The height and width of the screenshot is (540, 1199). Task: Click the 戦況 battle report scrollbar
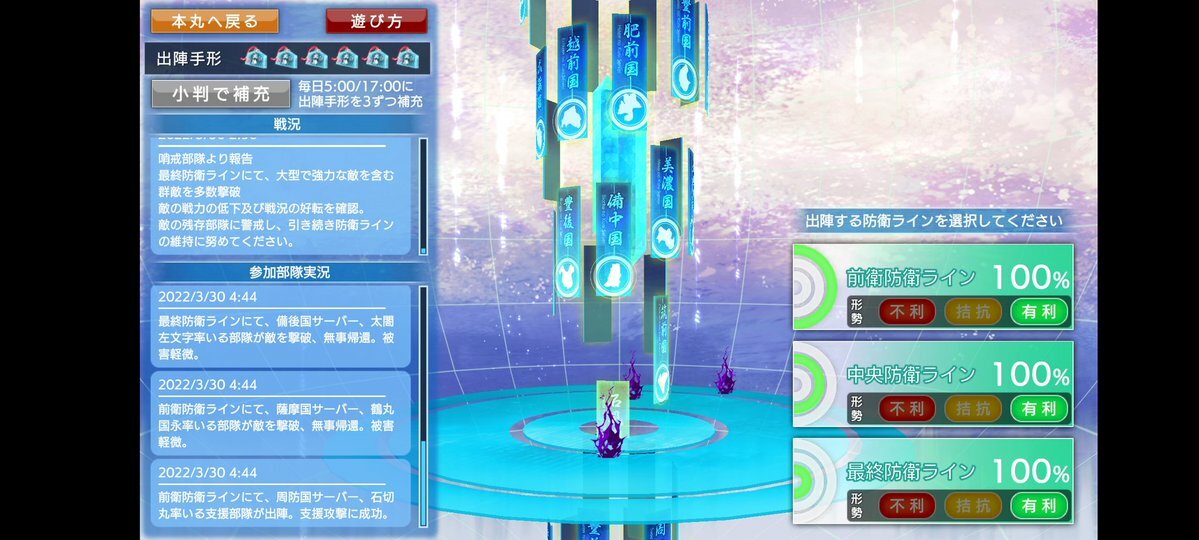click(x=423, y=195)
